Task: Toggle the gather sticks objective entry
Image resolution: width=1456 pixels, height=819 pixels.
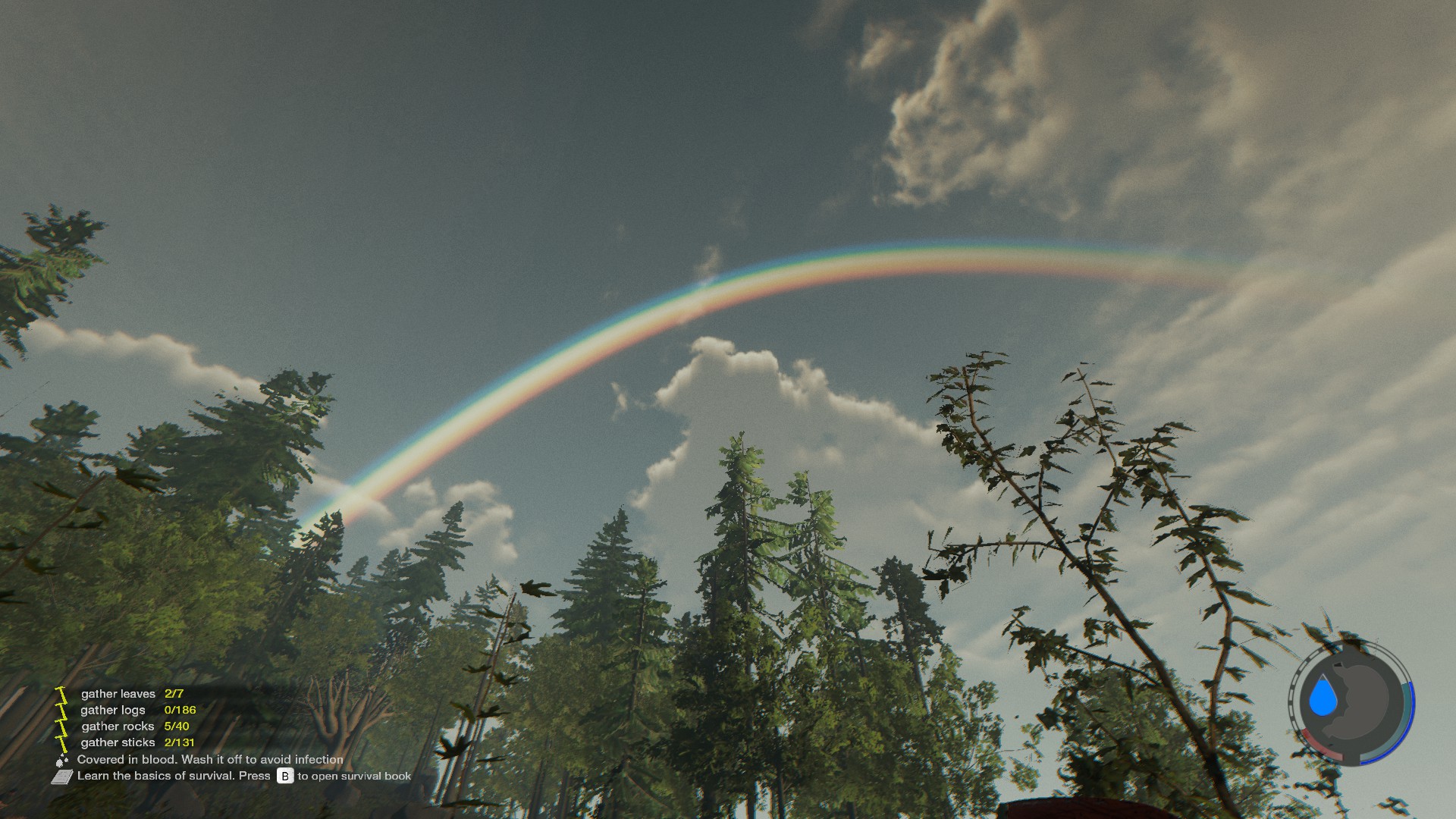Action: pyautogui.click(x=119, y=742)
